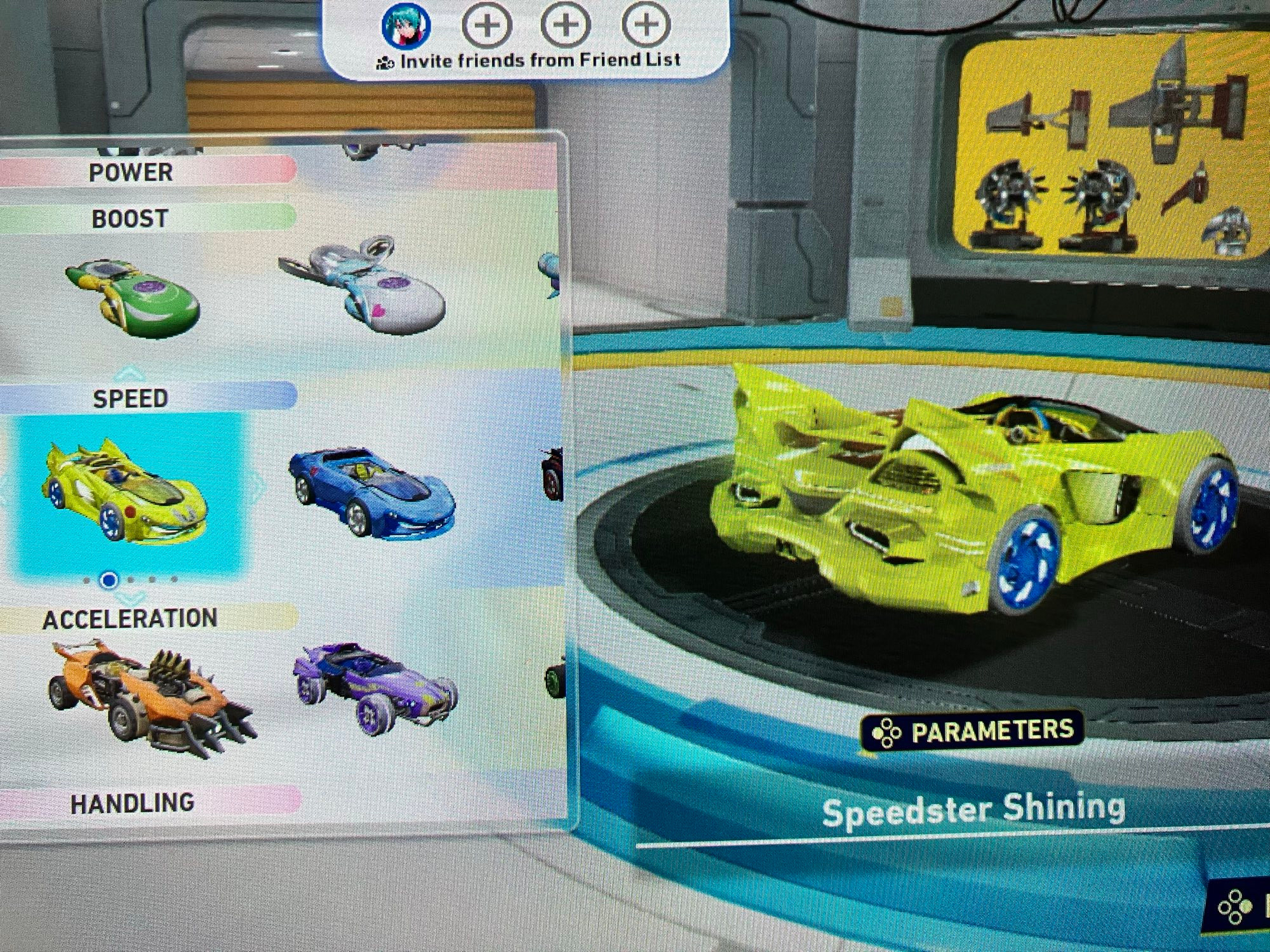Viewport: 1270px width, 952px height.
Task: Select the yellow Speedster Shining car thumbnail
Action: pos(127,492)
